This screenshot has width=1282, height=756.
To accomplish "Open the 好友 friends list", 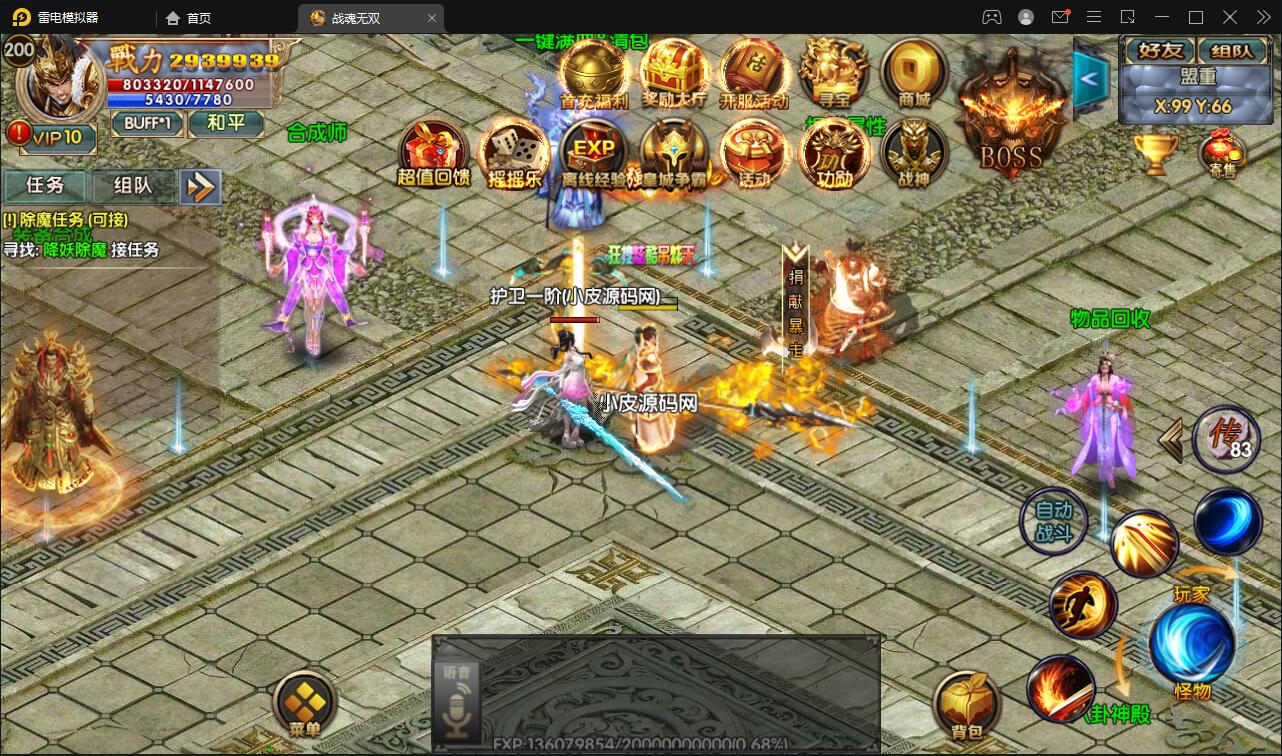I will pos(1159,51).
